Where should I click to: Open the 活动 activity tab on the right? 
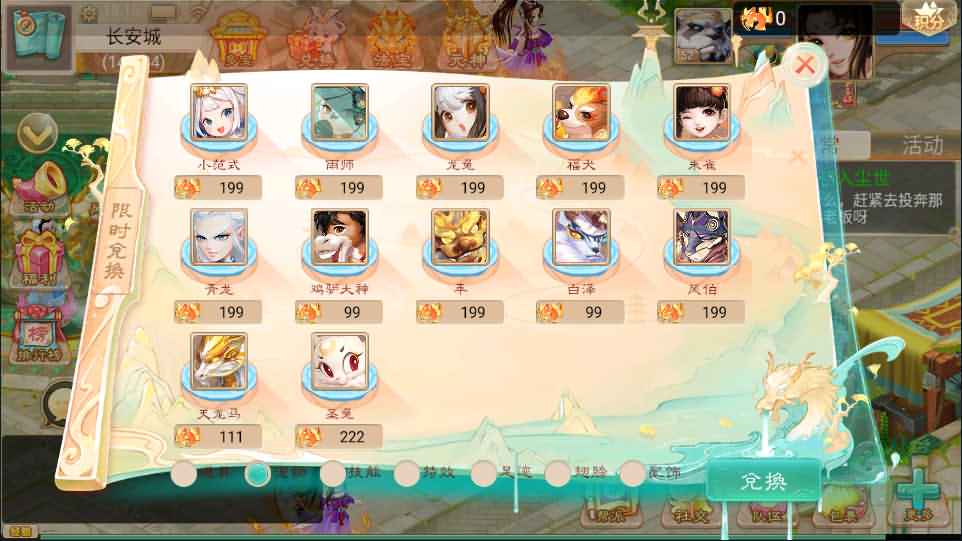point(921,146)
